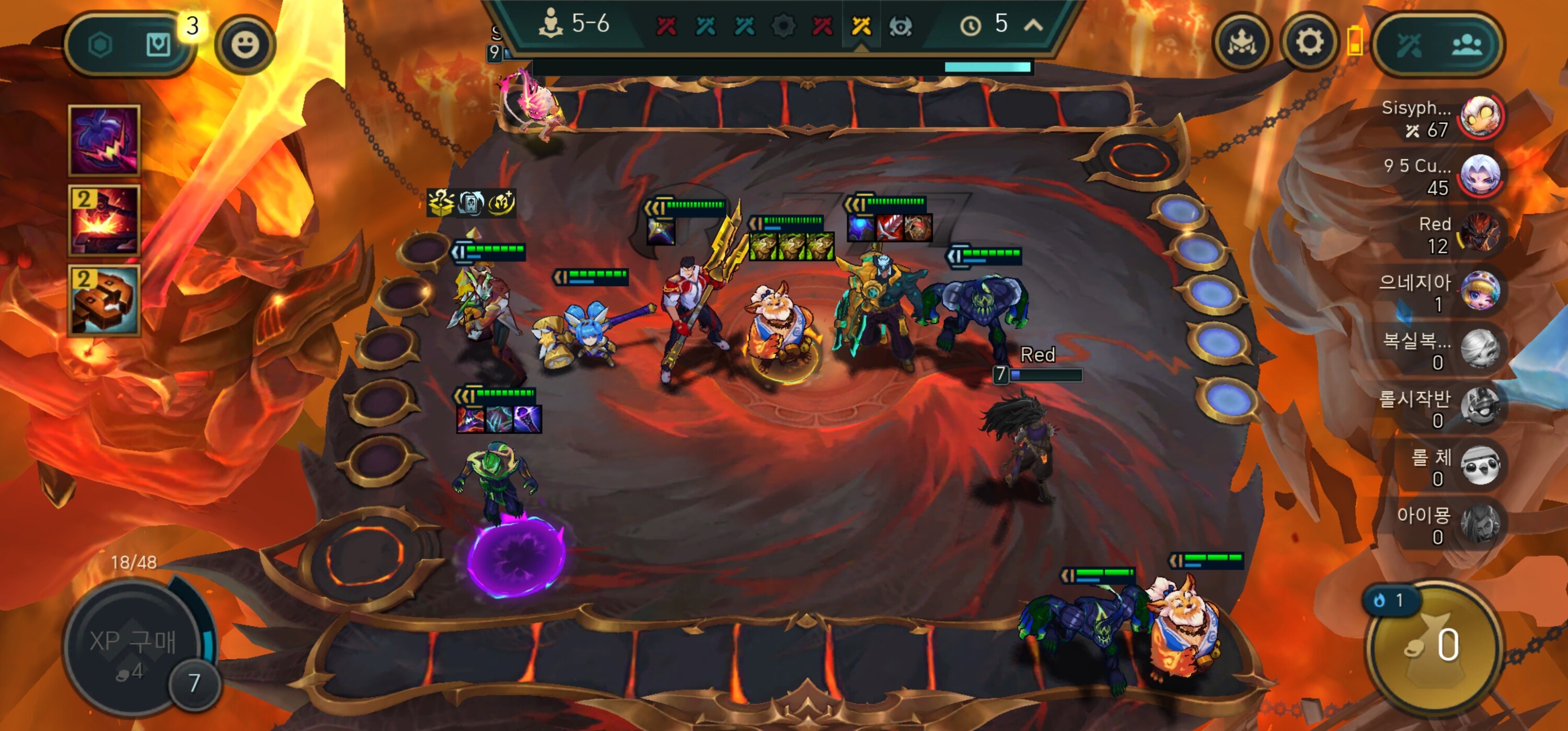1568x731 pixels.
Task: Open the item bag with badge 3
Action: (158, 44)
